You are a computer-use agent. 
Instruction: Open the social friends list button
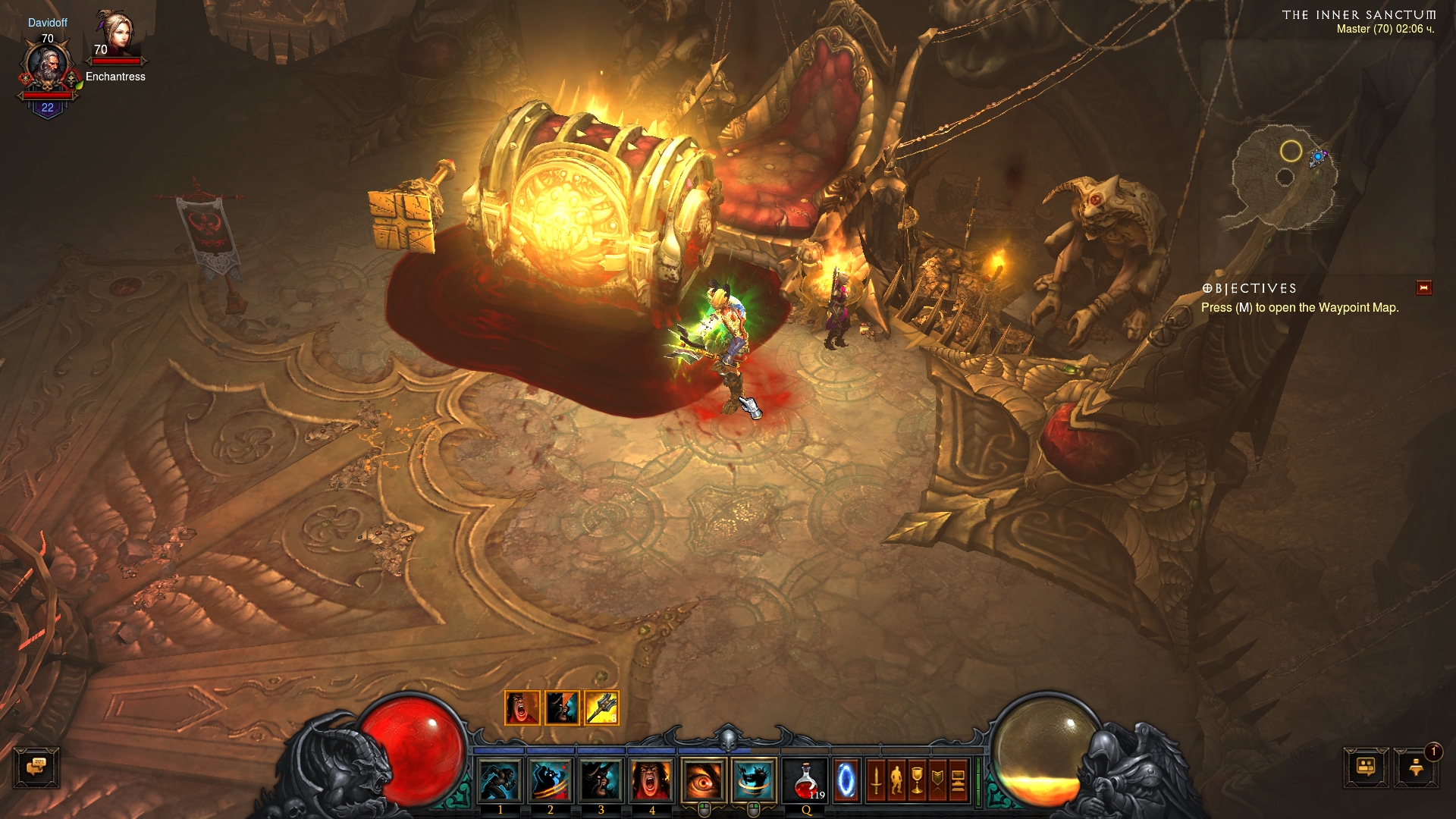(1366, 767)
